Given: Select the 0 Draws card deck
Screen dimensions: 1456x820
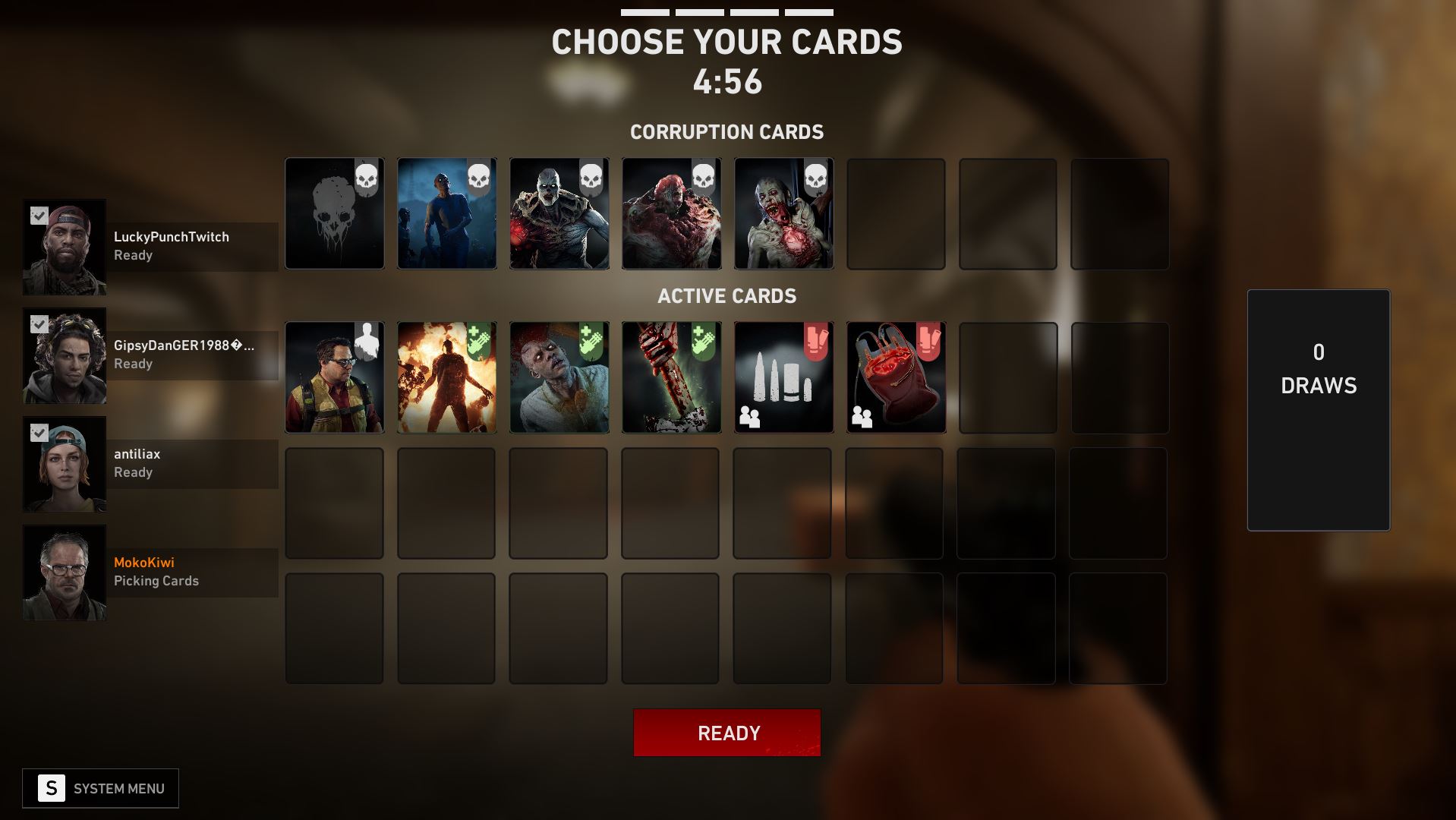Looking at the screenshot, I should pyautogui.click(x=1318, y=410).
